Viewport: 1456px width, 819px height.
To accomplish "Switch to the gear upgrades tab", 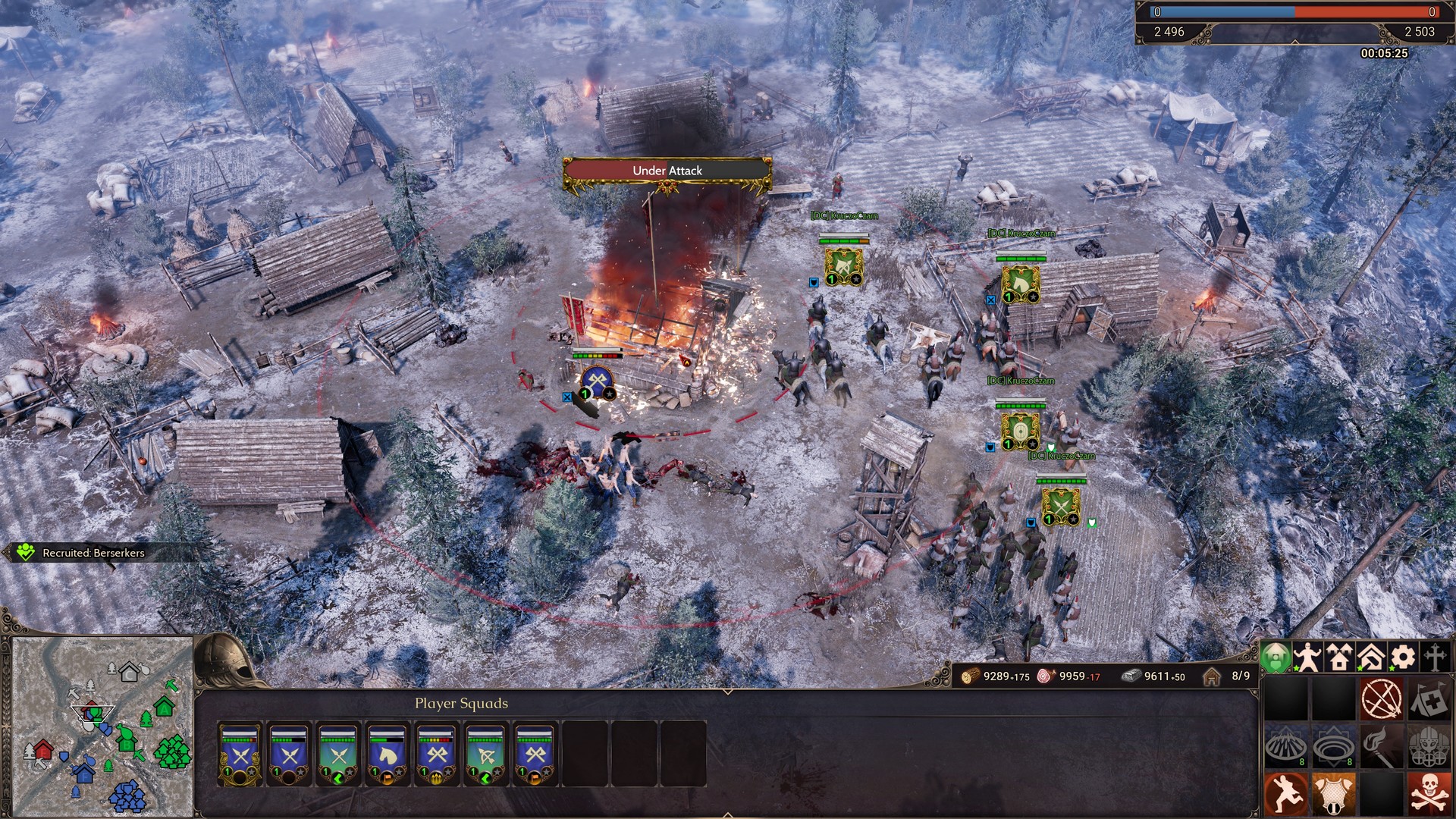I will coord(1403,657).
